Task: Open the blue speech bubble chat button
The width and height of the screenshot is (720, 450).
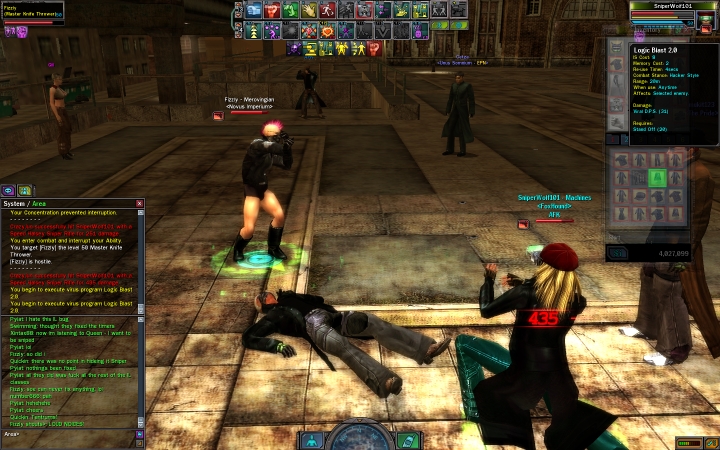Action: (8, 189)
